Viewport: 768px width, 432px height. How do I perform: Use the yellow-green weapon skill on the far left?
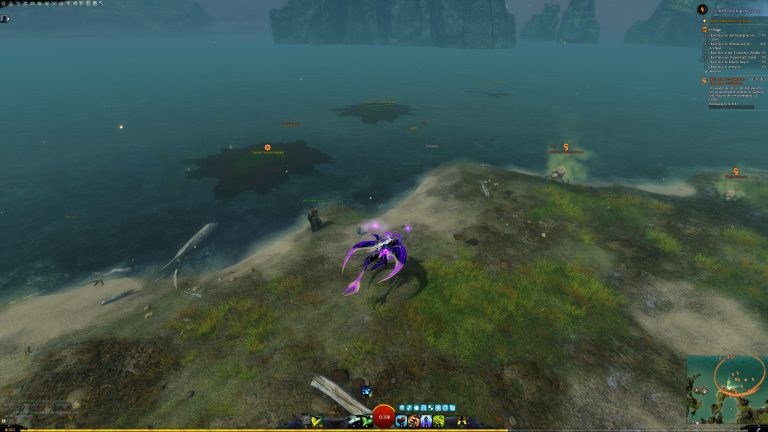click(x=317, y=422)
